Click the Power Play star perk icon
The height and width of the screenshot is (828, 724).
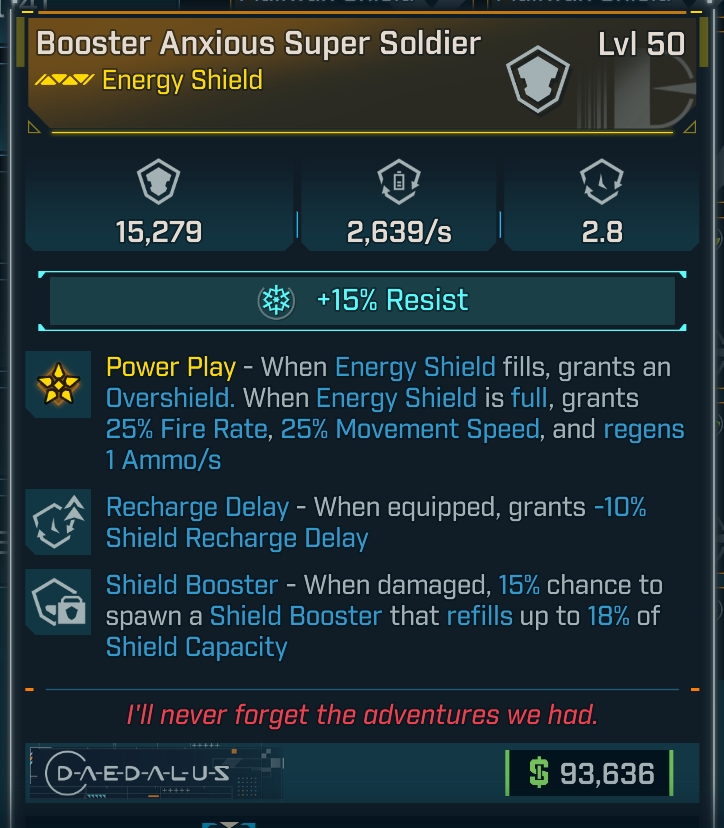[x=59, y=385]
